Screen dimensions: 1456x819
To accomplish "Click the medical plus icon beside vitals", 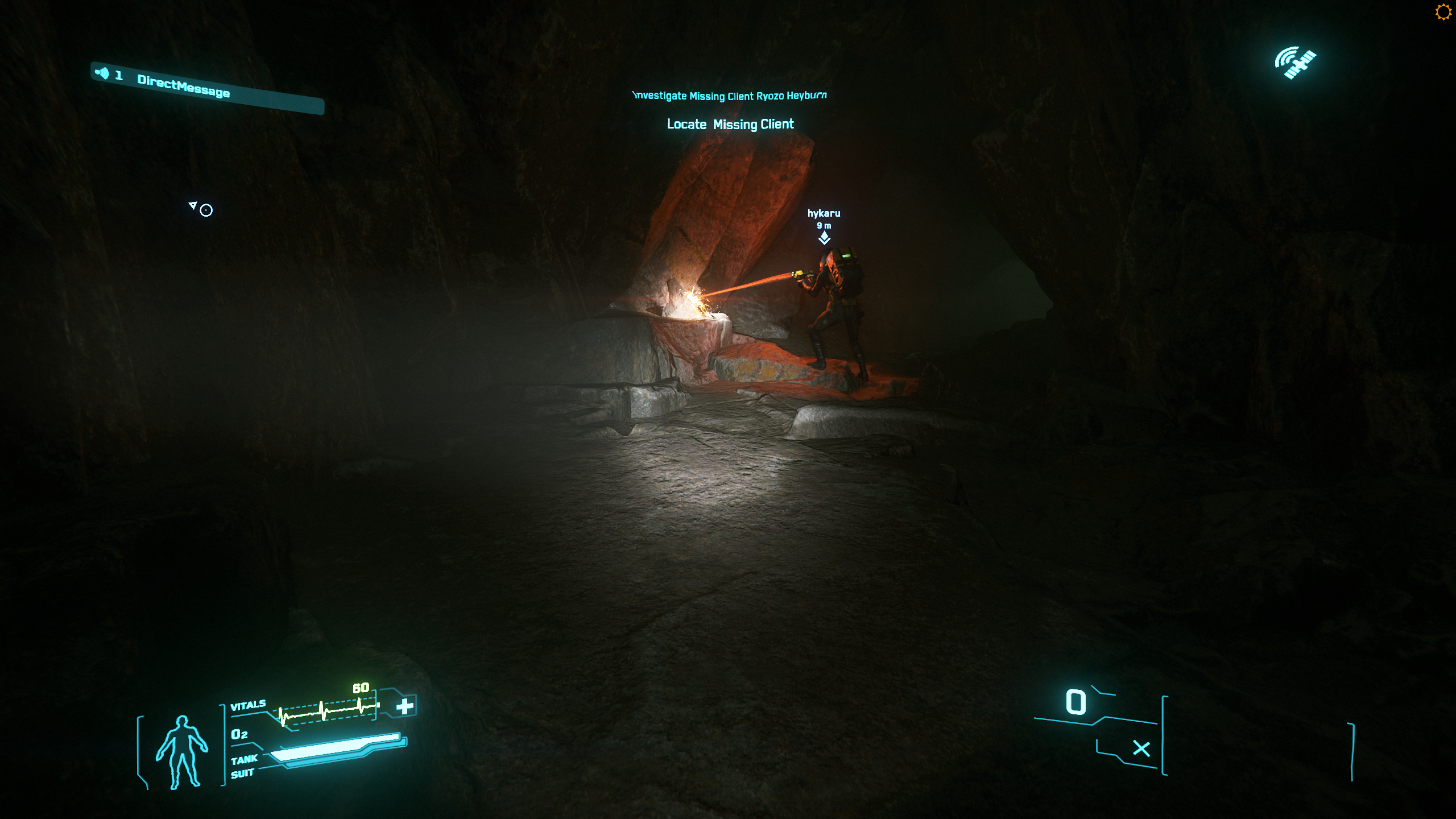I will click(405, 706).
